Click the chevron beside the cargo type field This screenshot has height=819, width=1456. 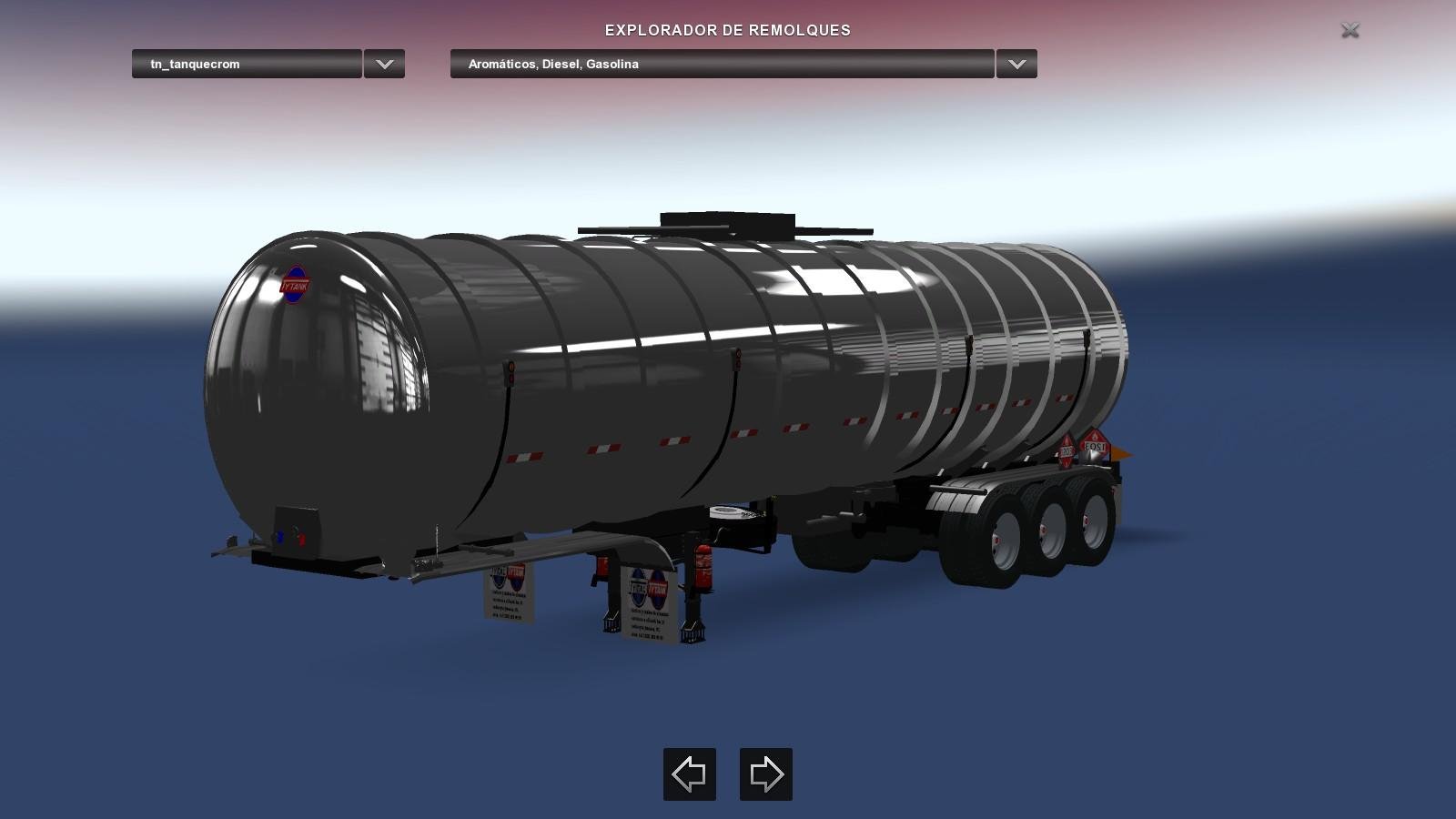1016,64
